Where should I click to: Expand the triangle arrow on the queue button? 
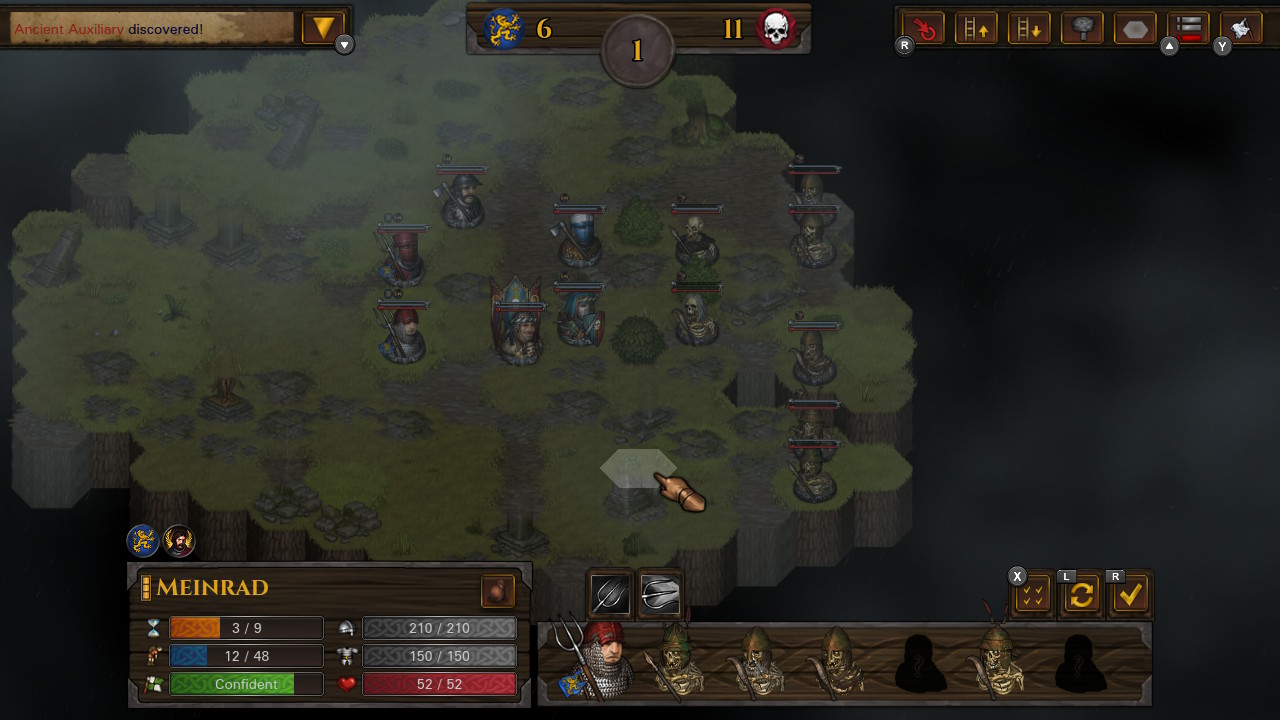point(1171,46)
